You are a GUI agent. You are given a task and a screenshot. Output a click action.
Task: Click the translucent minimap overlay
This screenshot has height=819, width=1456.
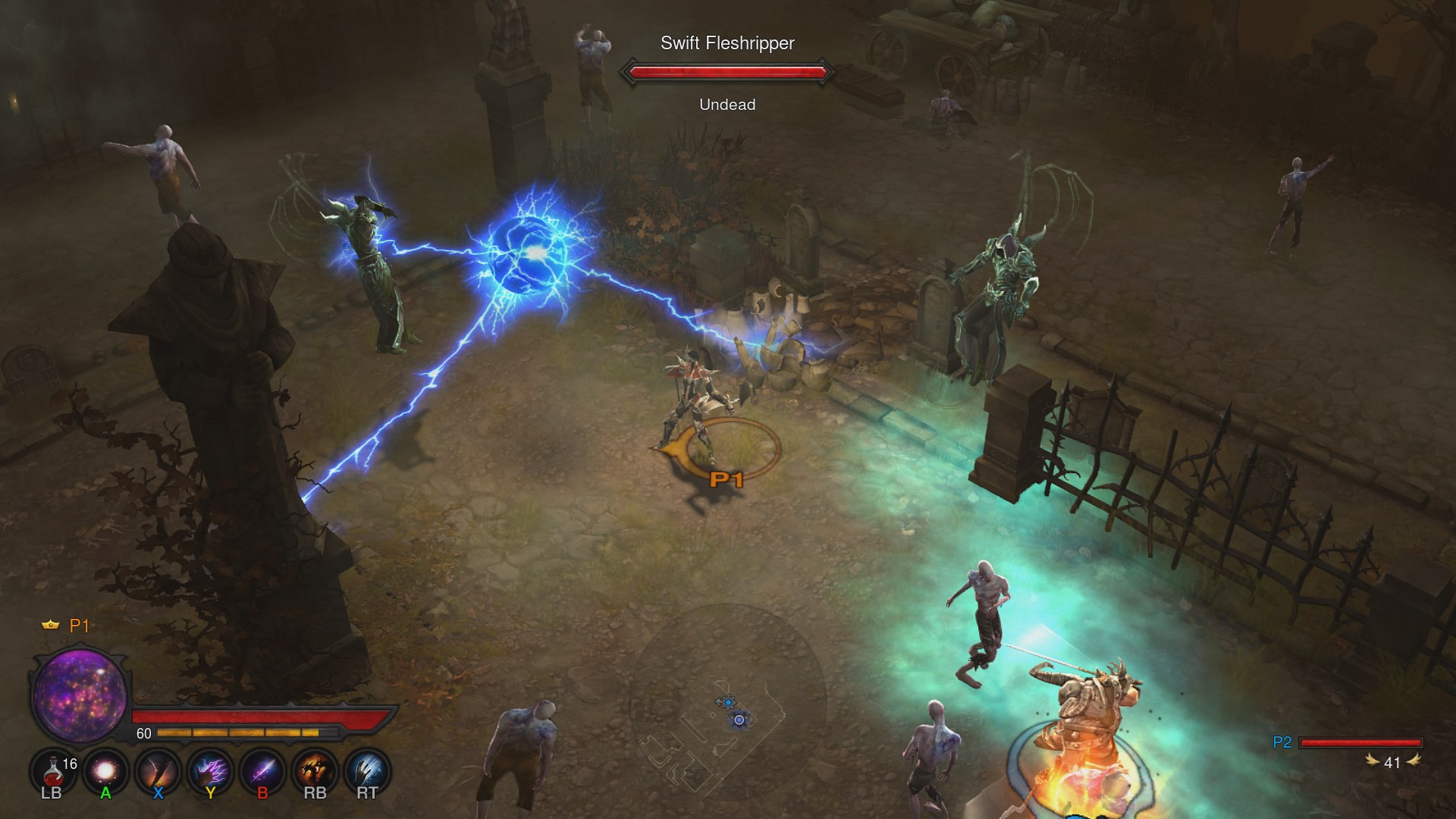[726, 705]
